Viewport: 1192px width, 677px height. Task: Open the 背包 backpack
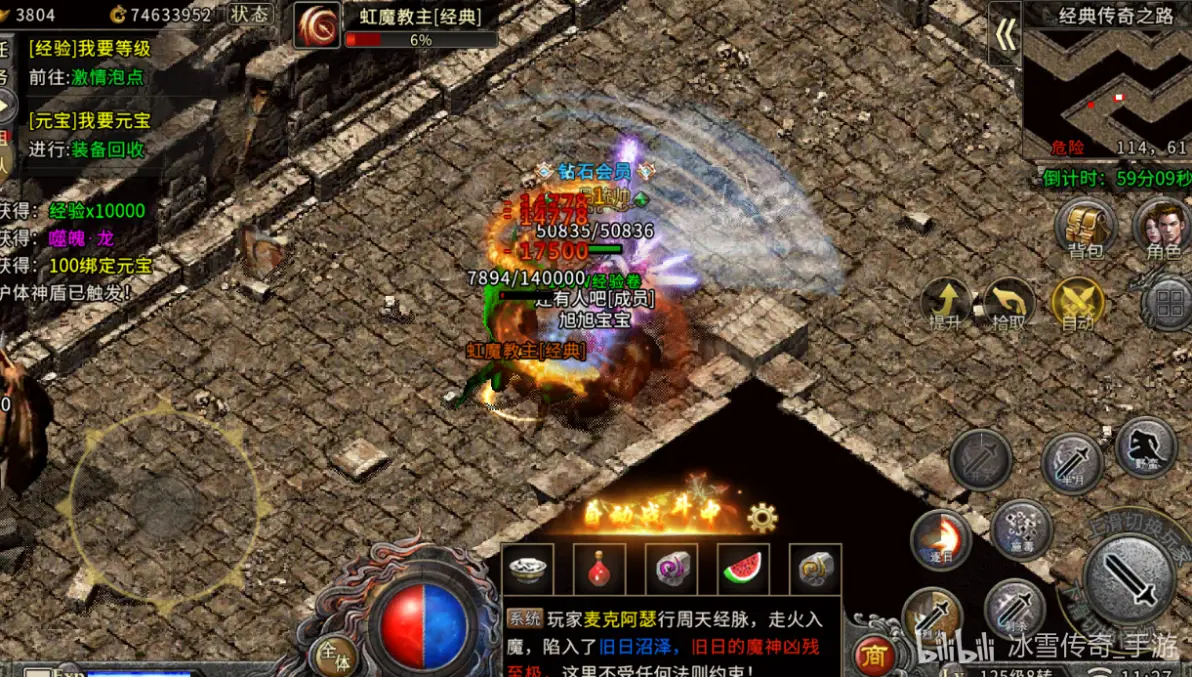point(1086,227)
